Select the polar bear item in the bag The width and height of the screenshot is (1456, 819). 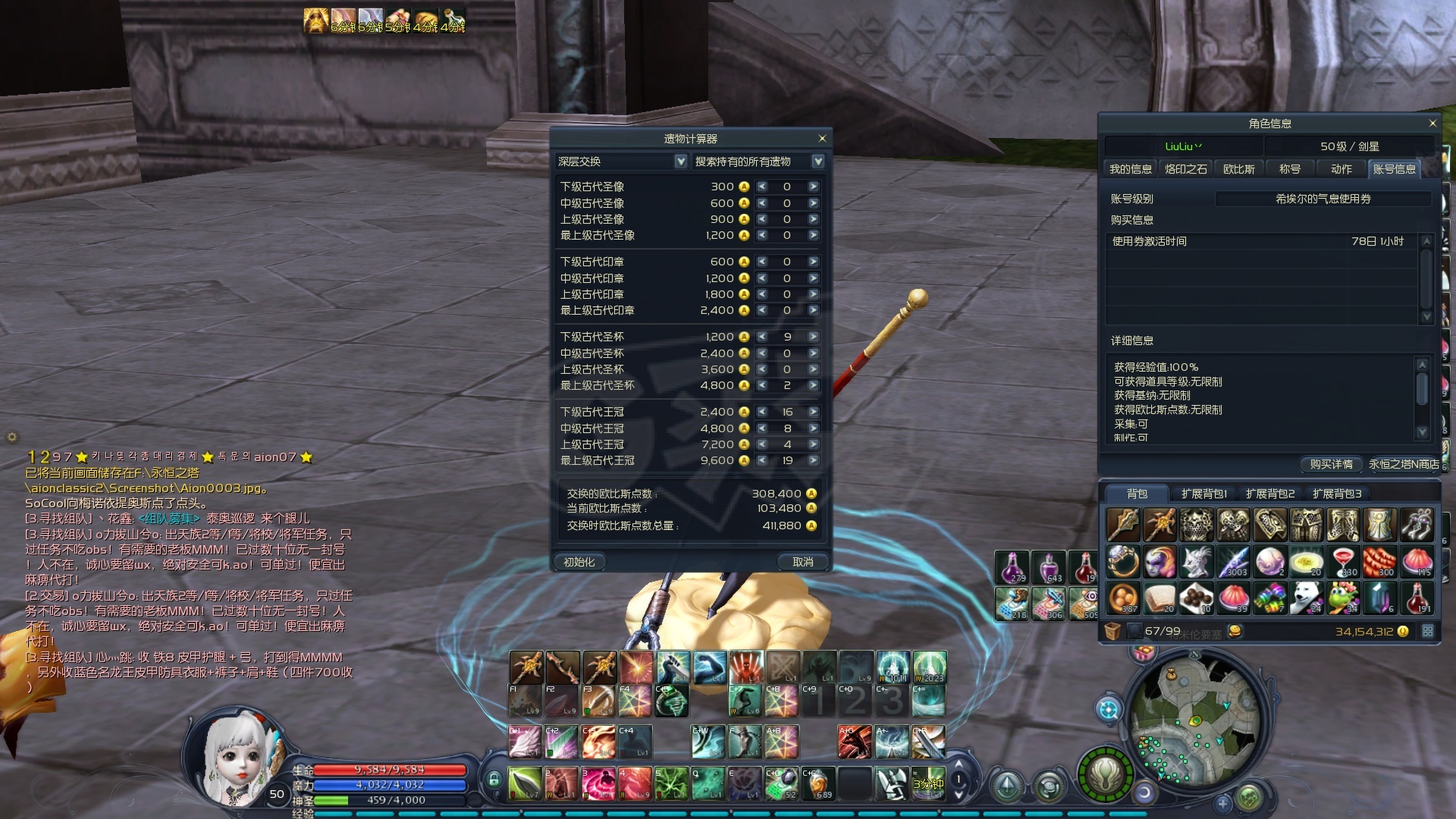tap(1306, 598)
